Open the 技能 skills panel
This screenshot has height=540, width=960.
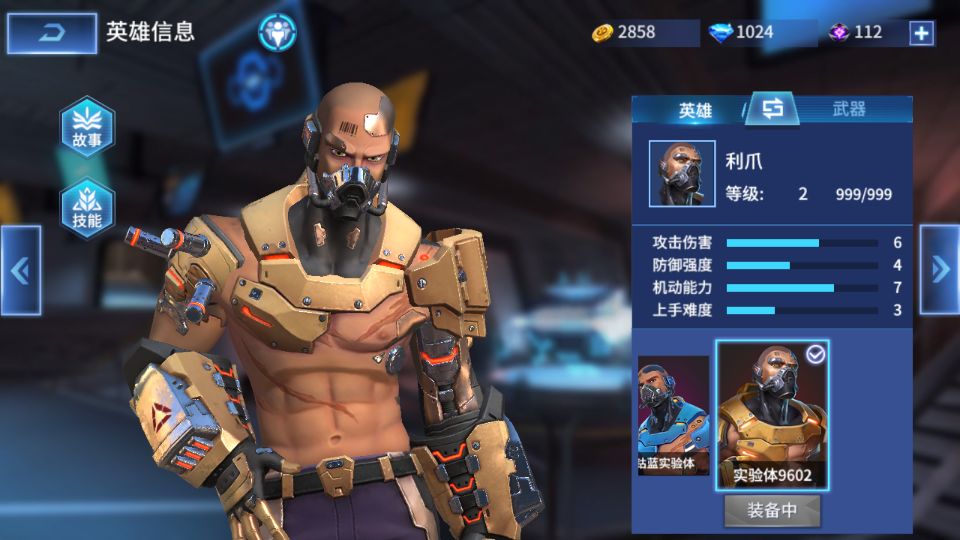(87, 209)
